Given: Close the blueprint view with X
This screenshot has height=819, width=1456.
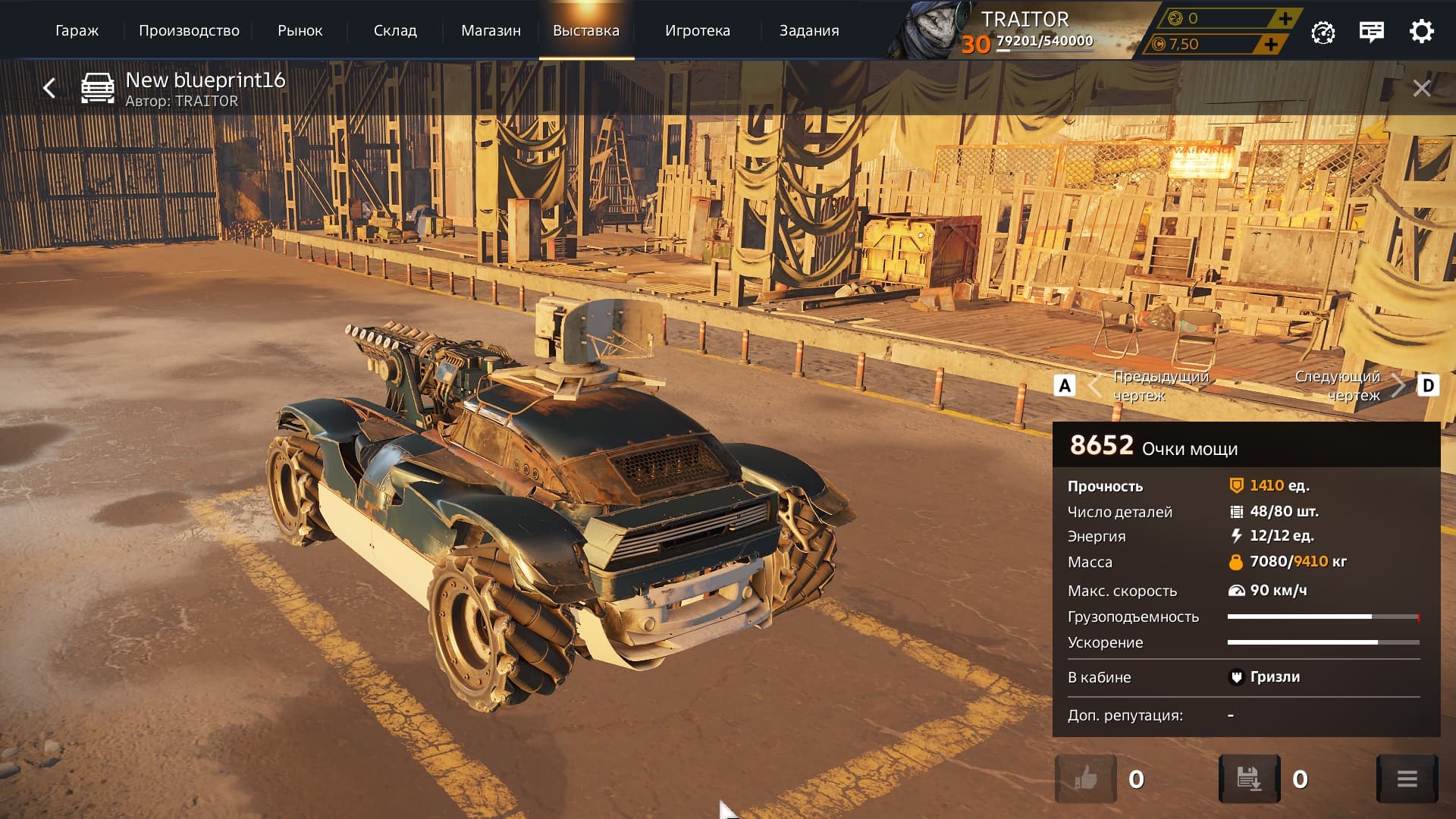Looking at the screenshot, I should (1422, 89).
